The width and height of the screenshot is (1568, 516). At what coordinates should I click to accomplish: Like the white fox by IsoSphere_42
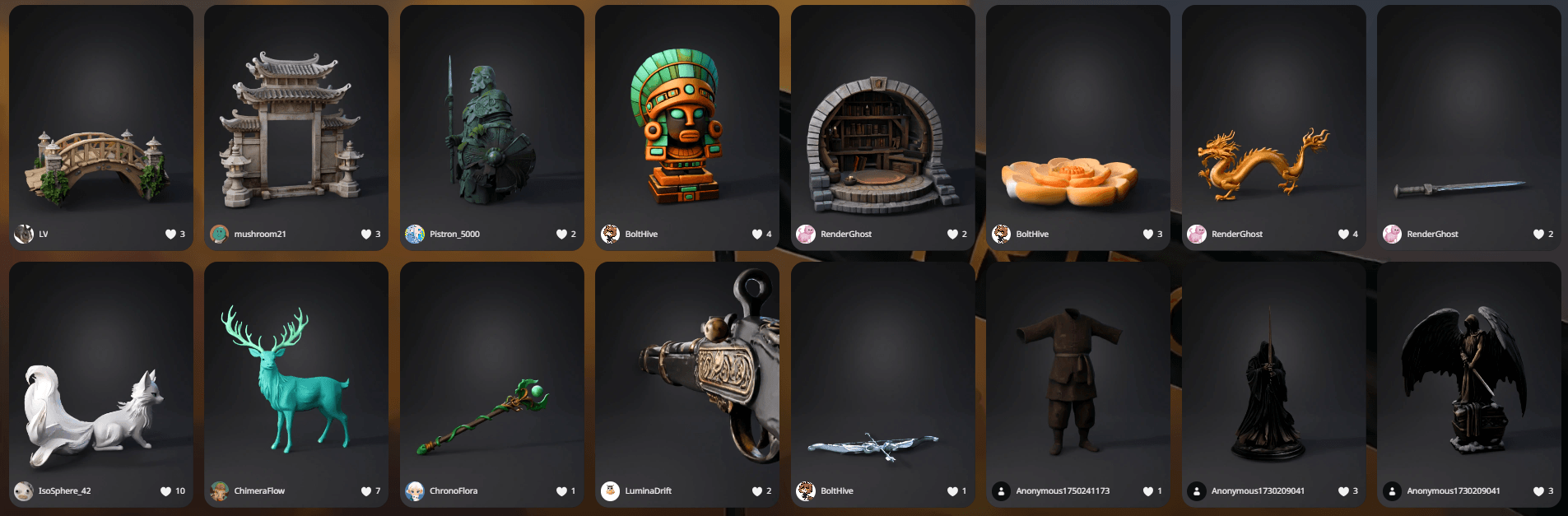pos(166,491)
